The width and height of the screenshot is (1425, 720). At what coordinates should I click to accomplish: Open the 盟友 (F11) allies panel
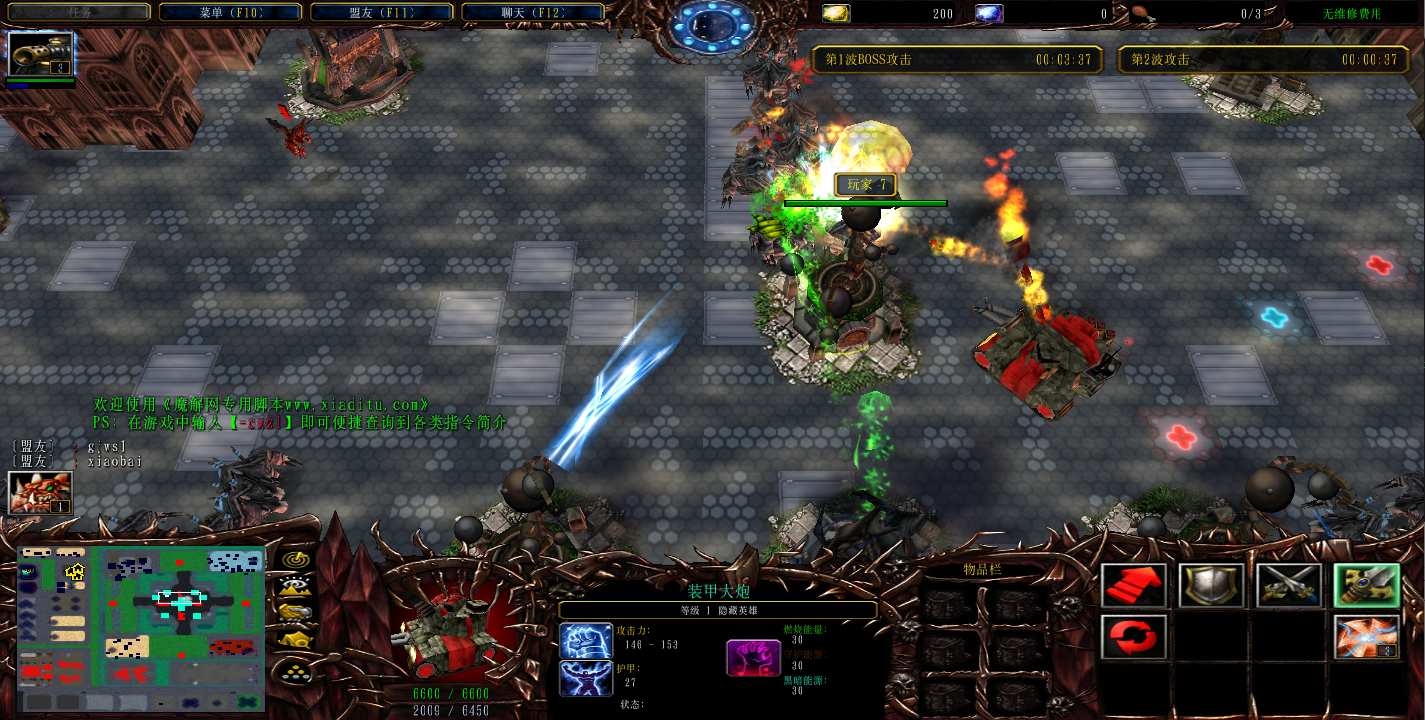(381, 12)
